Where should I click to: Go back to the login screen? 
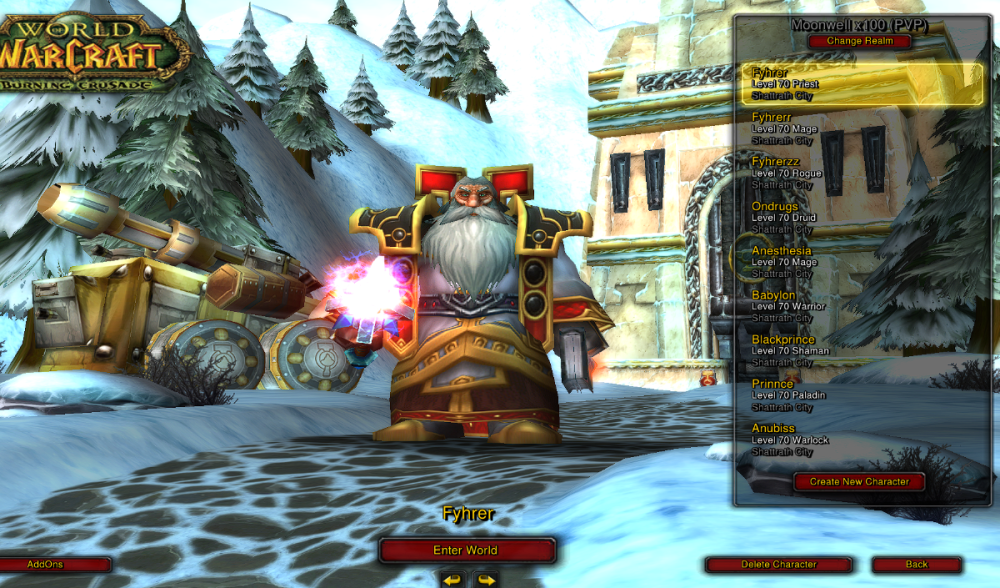click(916, 565)
